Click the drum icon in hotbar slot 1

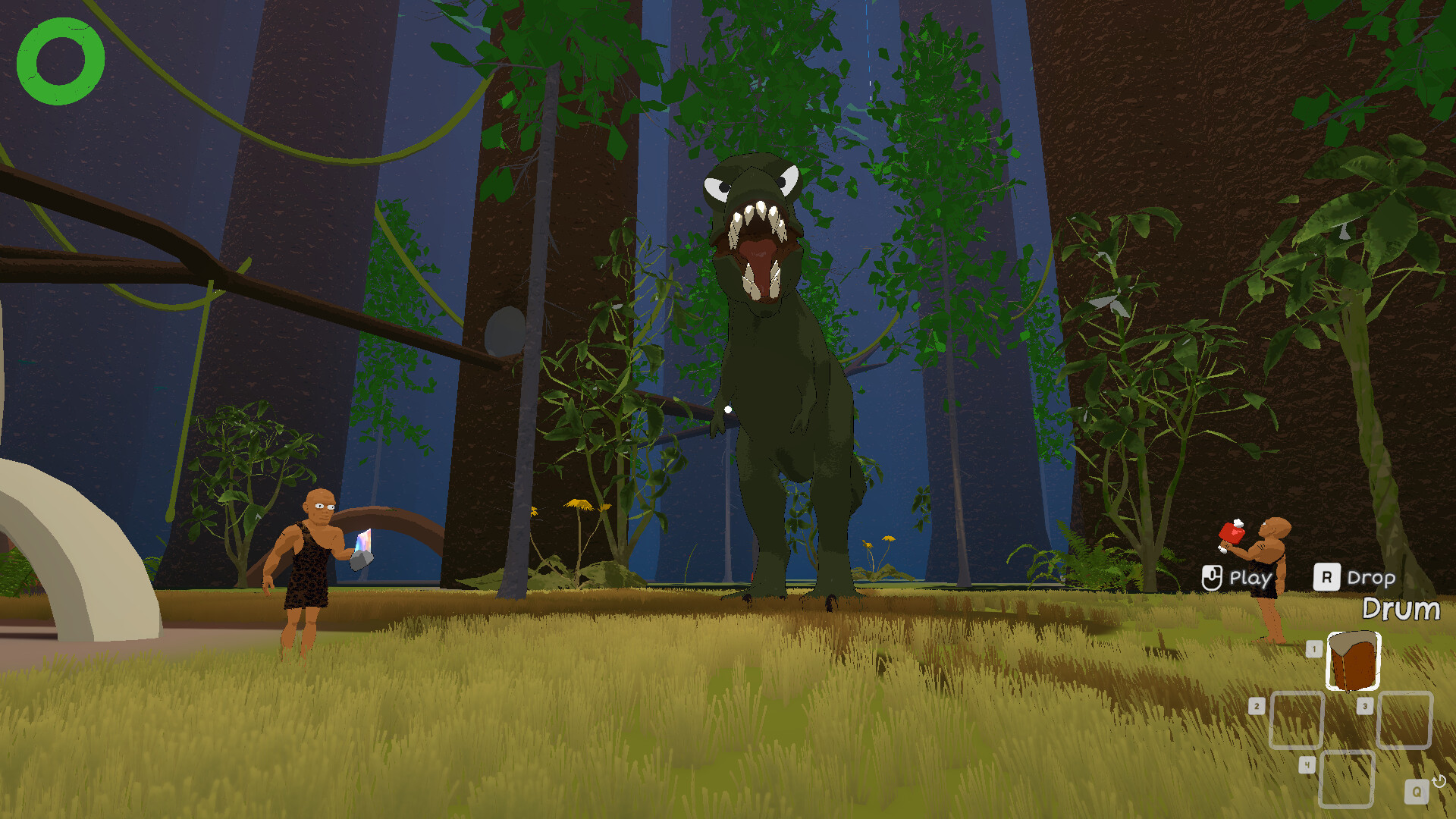pyautogui.click(x=1354, y=659)
